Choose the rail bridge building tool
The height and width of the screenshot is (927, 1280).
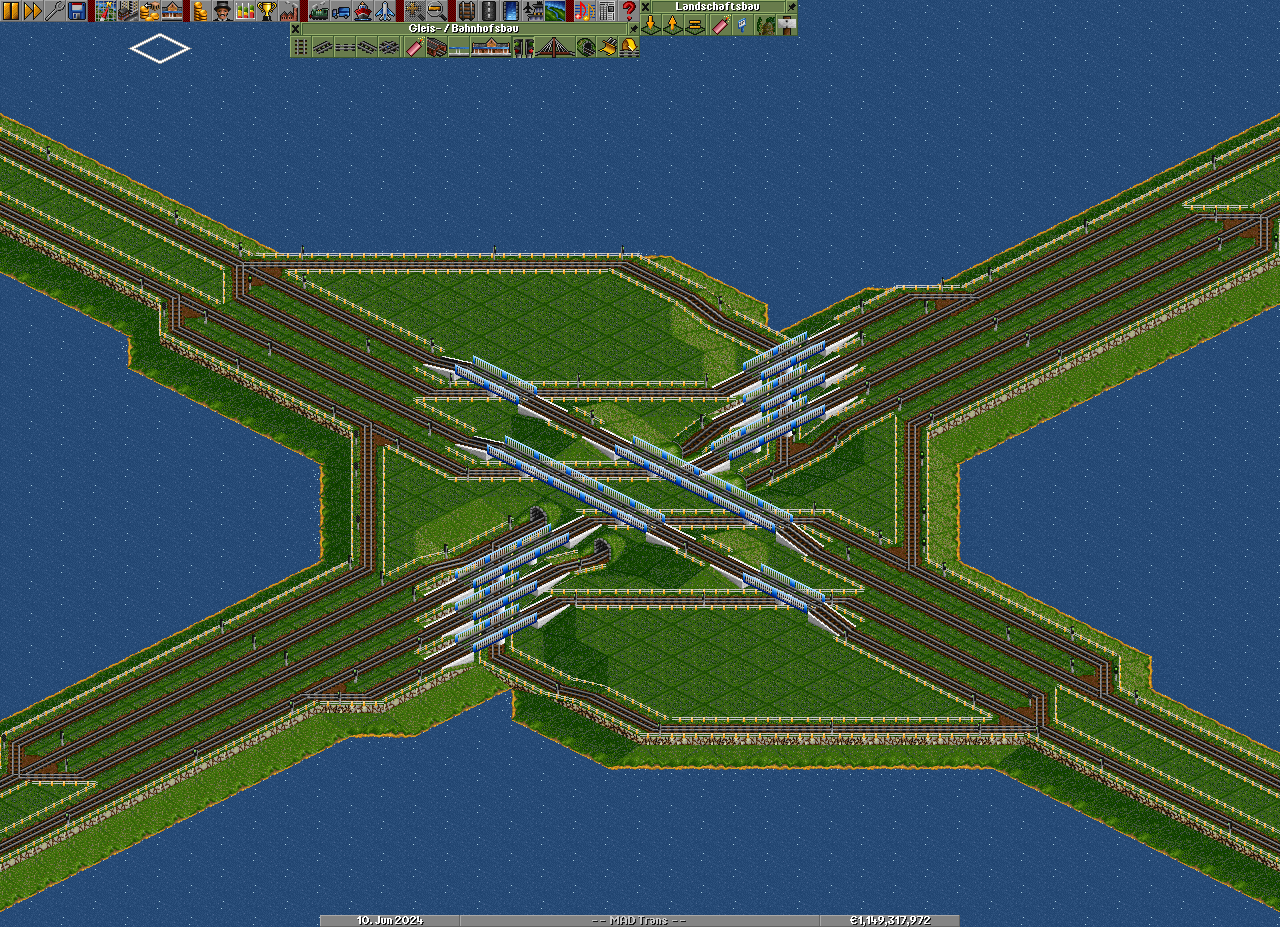(554, 47)
